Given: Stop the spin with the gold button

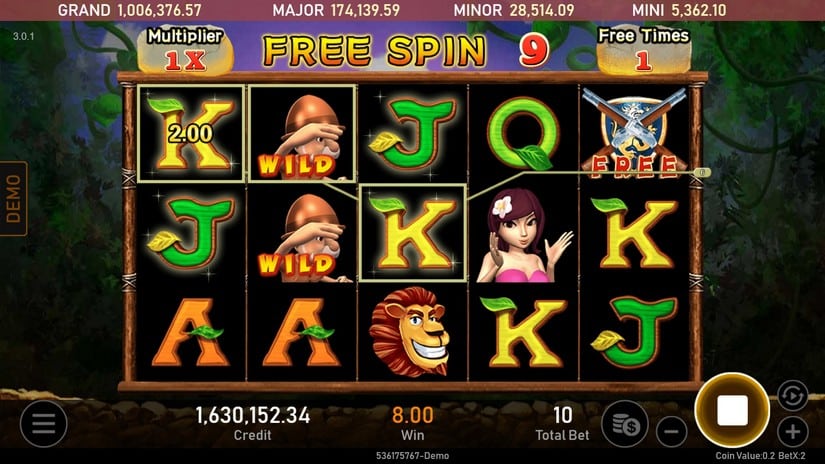Looking at the screenshot, I should point(731,410).
